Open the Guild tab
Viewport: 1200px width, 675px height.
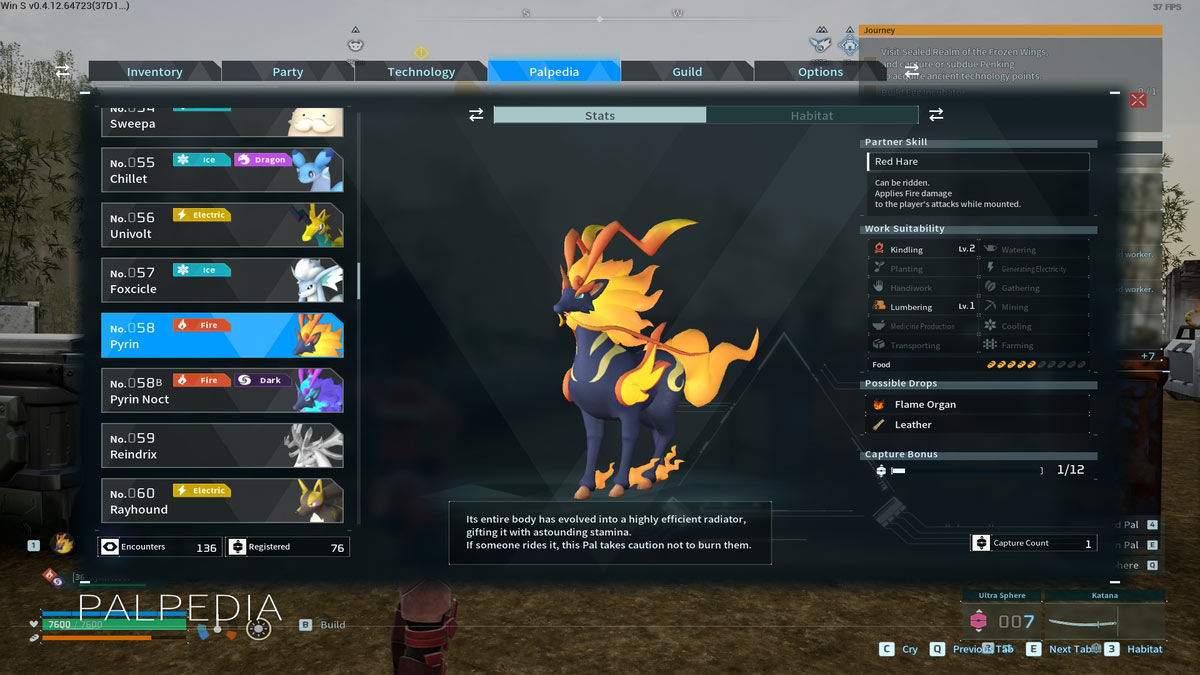(687, 72)
